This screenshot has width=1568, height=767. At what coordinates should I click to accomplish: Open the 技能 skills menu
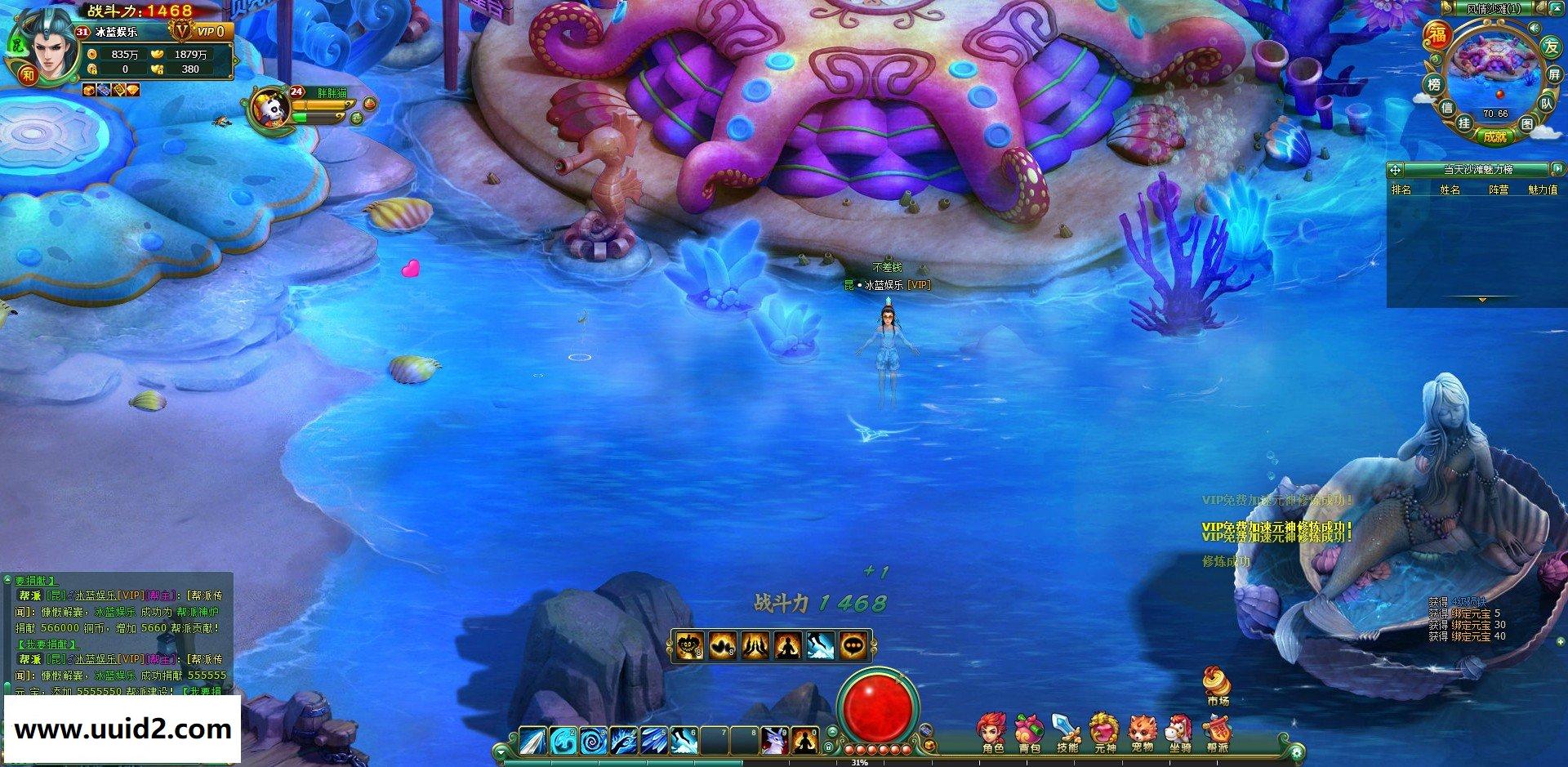pyautogui.click(x=1067, y=731)
